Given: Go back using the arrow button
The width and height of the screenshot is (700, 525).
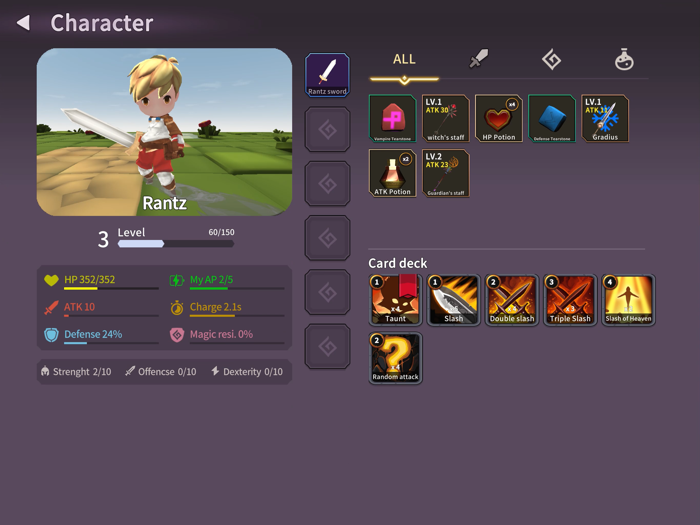Looking at the screenshot, I should (x=23, y=22).
